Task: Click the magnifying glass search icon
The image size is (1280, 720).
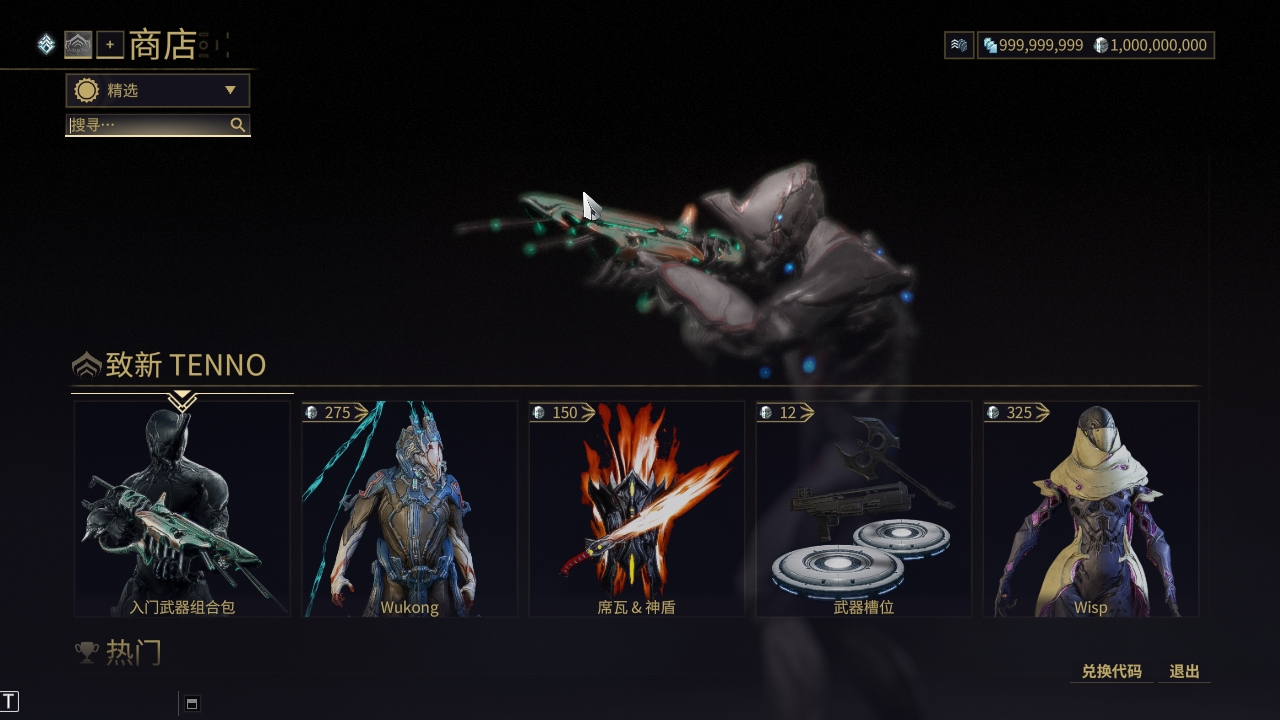Action: 238,125
